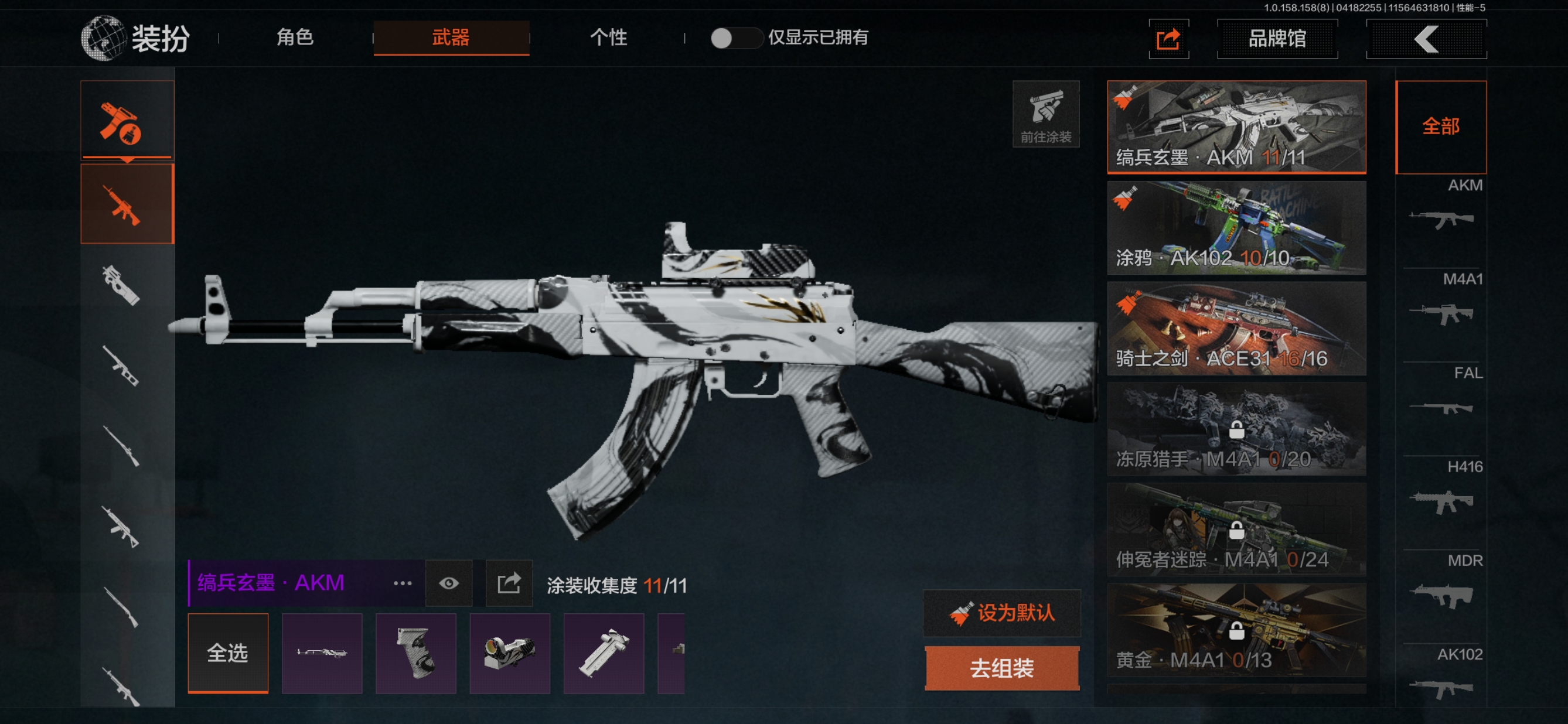The width and height of the screenshot is (1568, 724).
Task: Choose the 骑士之剑 ACE31 skin
Action: coord(1236,329)
